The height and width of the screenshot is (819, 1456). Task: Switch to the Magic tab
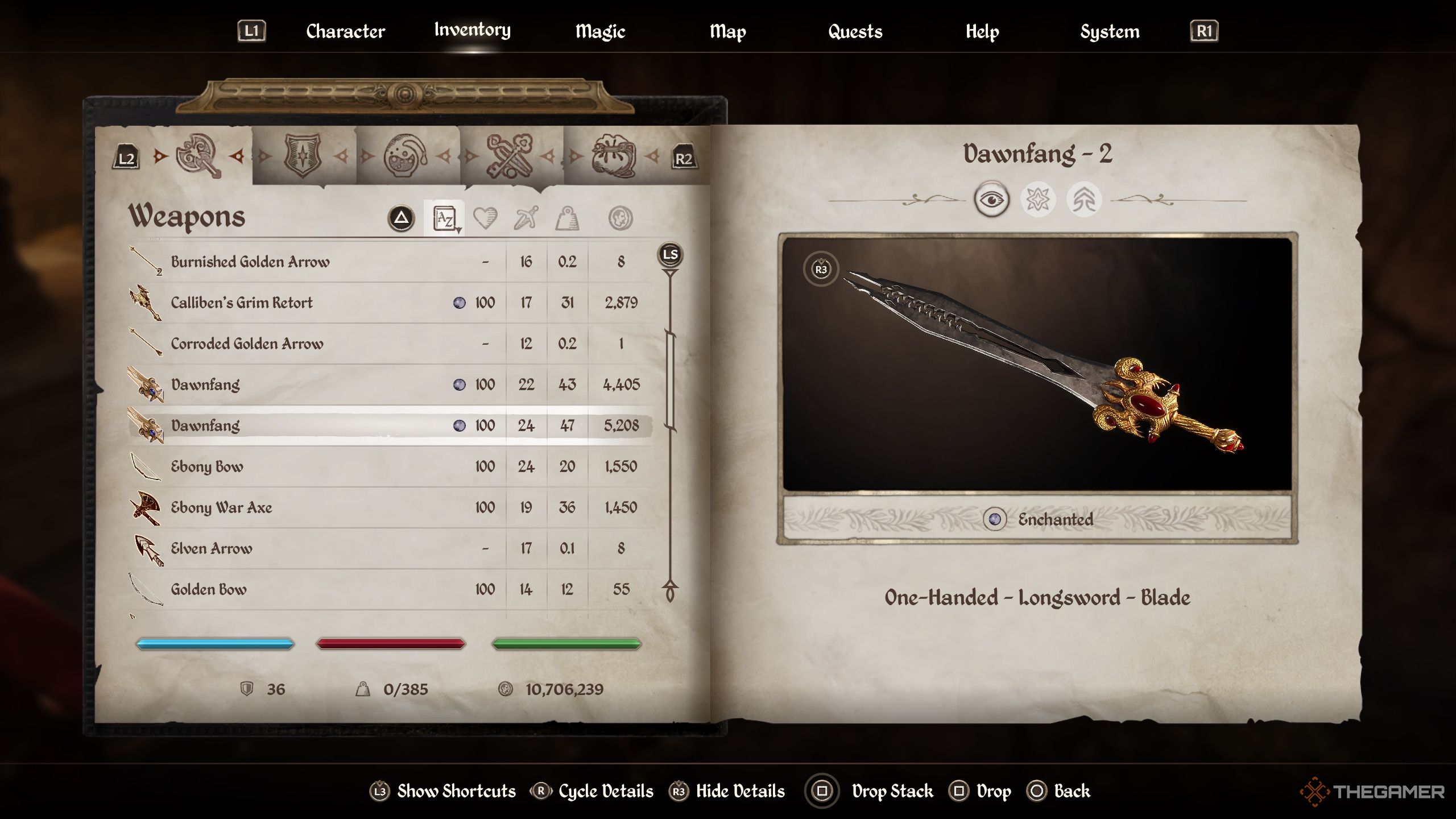coord(600,31)
